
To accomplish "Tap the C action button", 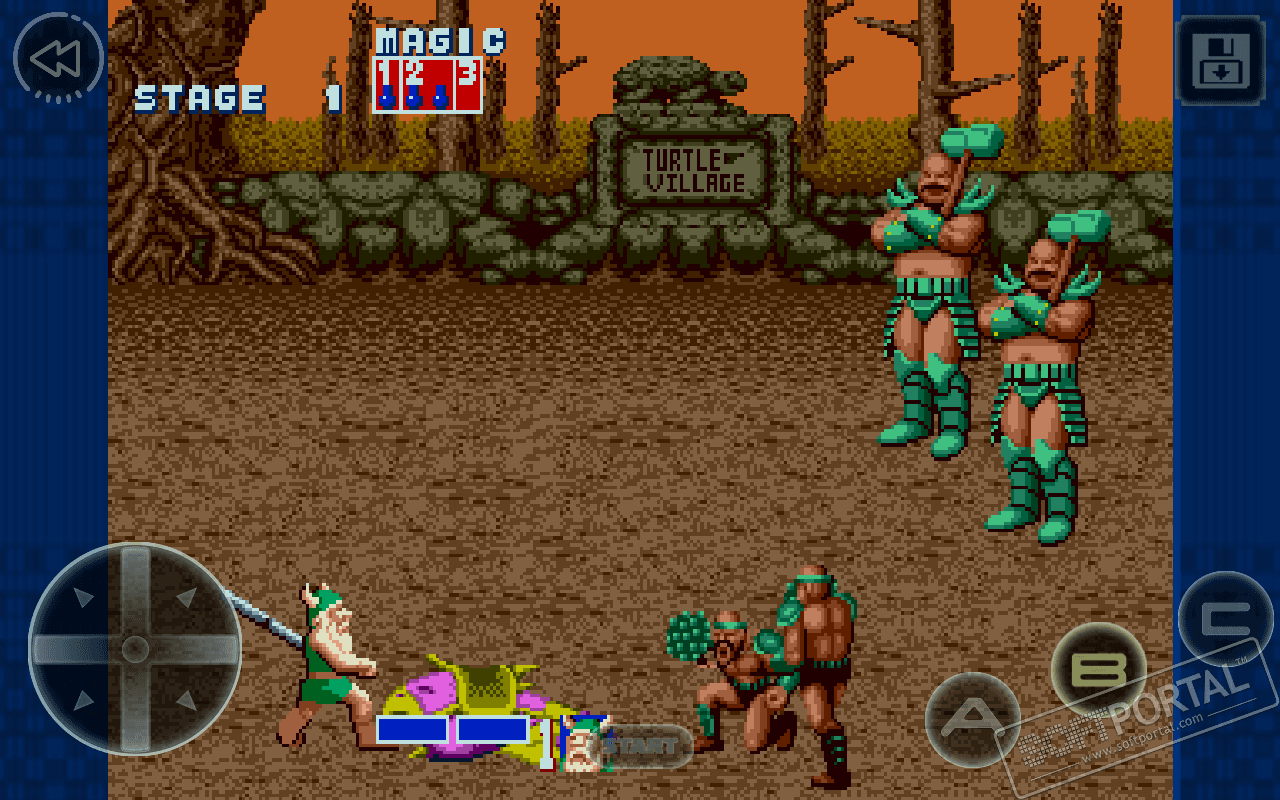I will tap(1225, 618).
